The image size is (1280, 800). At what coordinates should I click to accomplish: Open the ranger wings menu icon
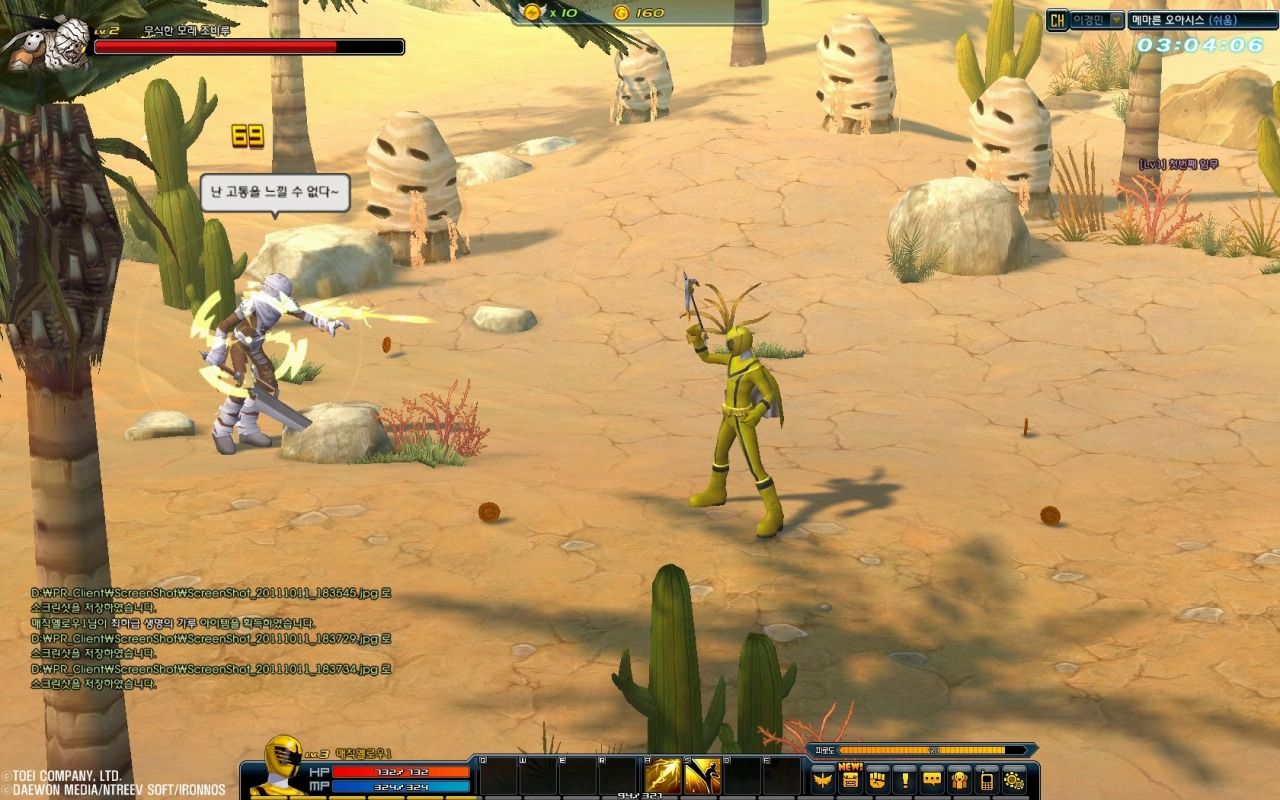pos(822,778)
